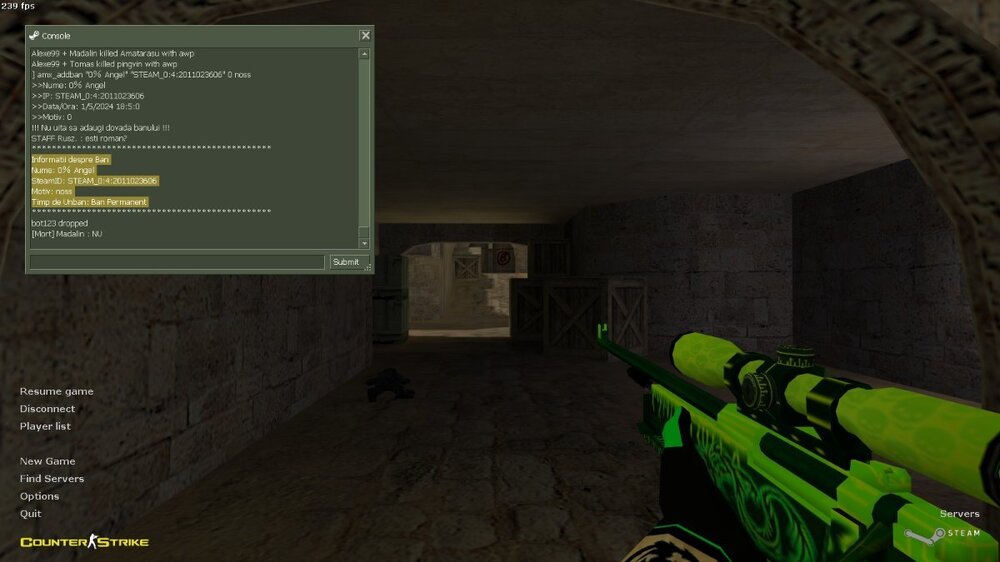This screenshot has width=1000, height=562.
Task: Click the console scrollbar down arrow
Action: [364, 243]
